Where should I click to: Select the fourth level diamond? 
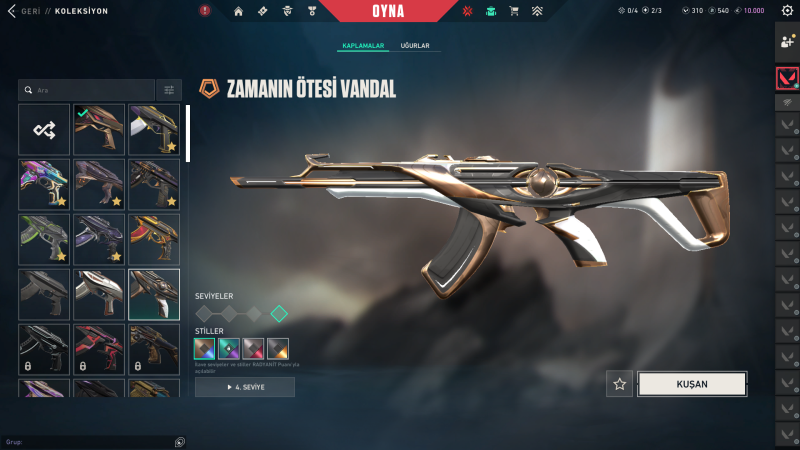click(279, 314)
